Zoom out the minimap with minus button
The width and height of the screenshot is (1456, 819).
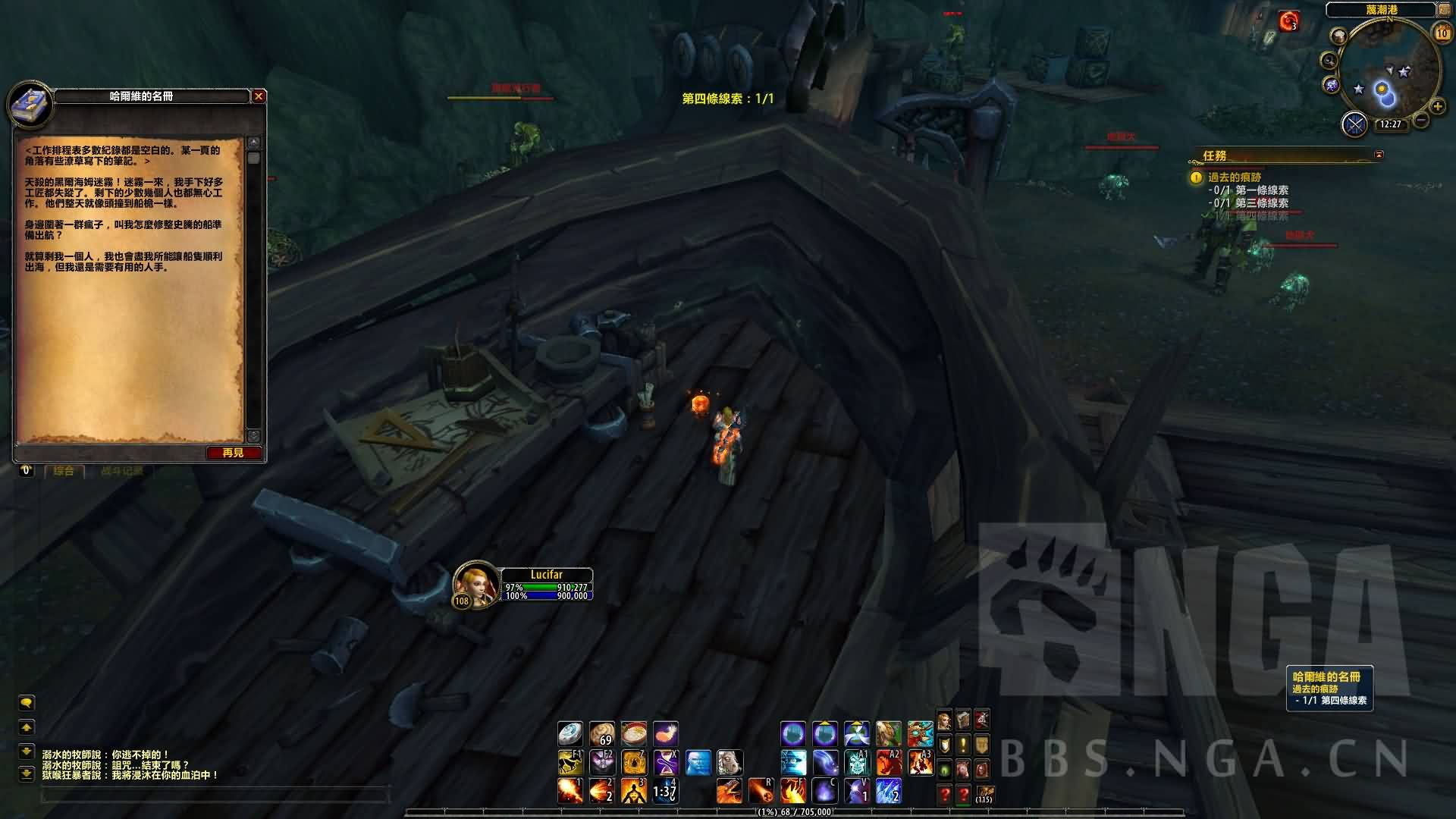tap(1422, 120)
